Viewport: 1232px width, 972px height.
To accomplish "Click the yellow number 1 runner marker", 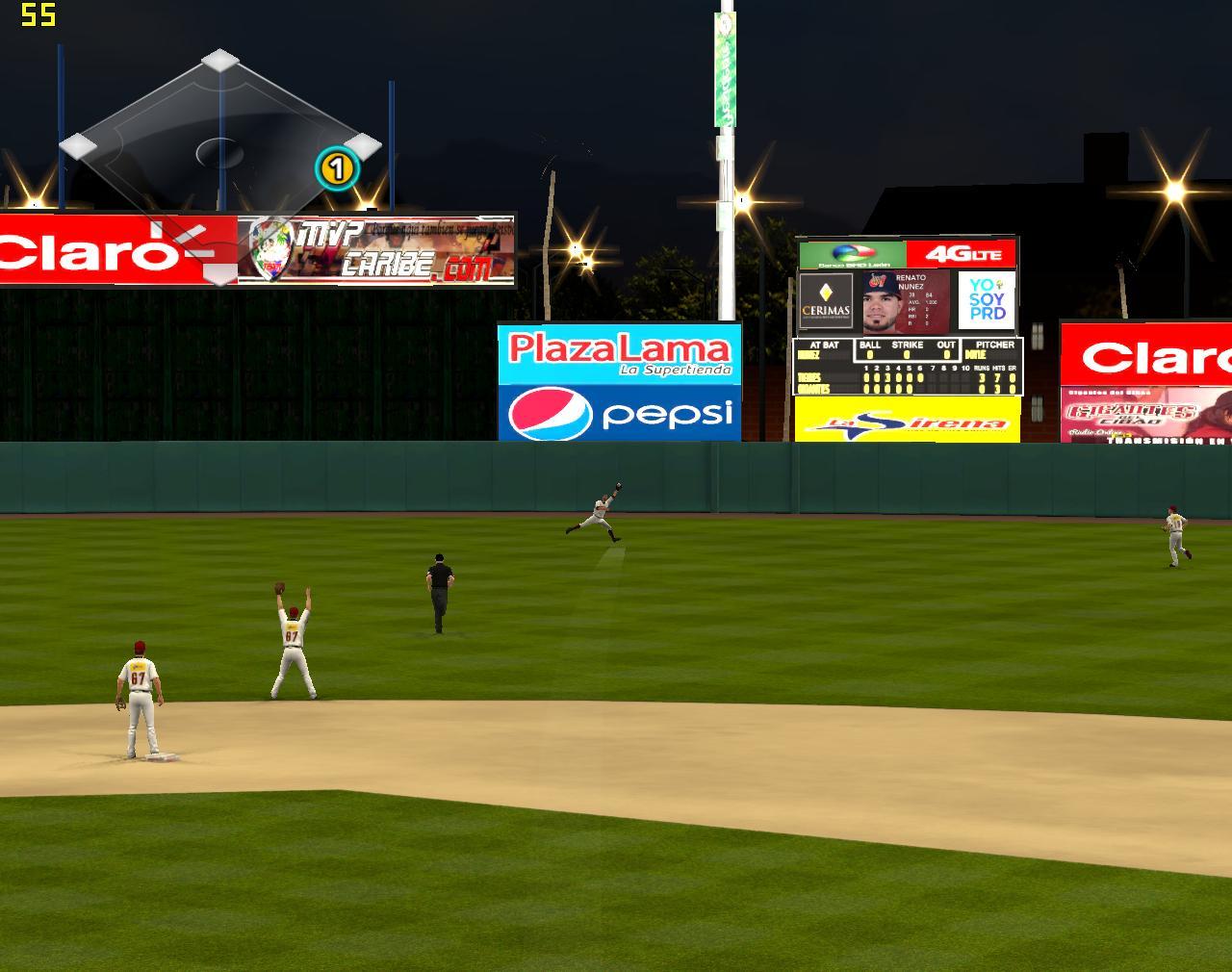I will click(336, 170).
